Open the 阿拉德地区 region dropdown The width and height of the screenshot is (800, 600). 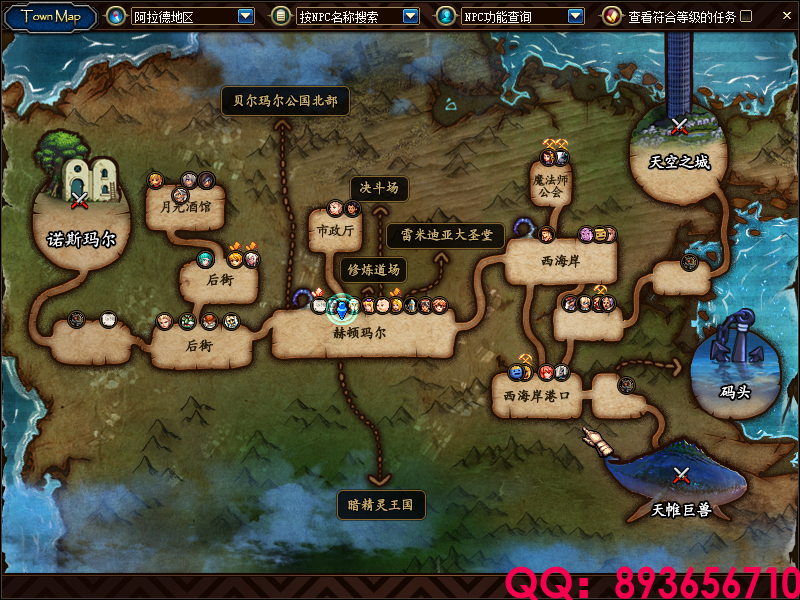(x=245, y=16)
